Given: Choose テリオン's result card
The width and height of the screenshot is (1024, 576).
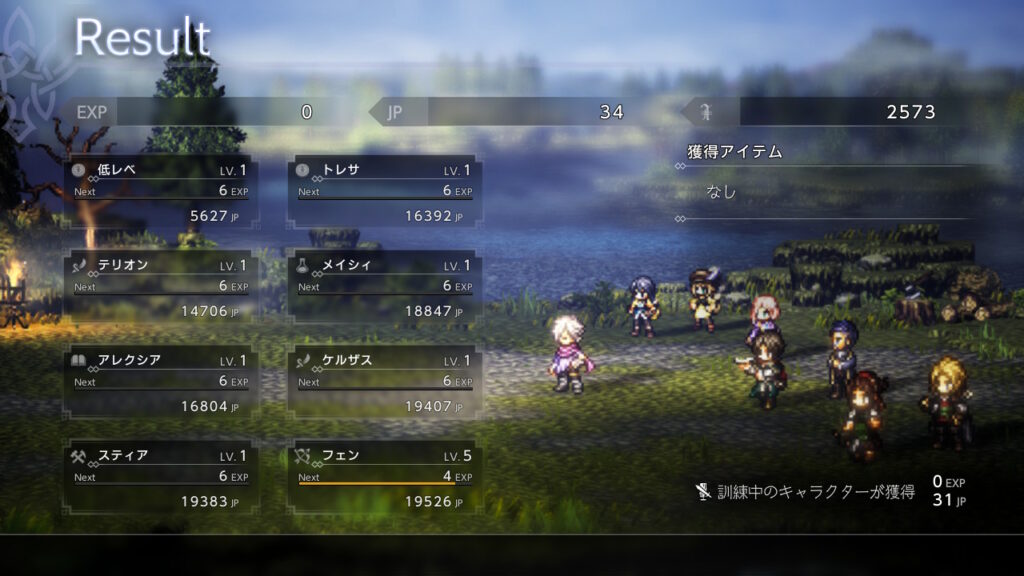Looking at the screenshot, I should (x=160, y=288).
